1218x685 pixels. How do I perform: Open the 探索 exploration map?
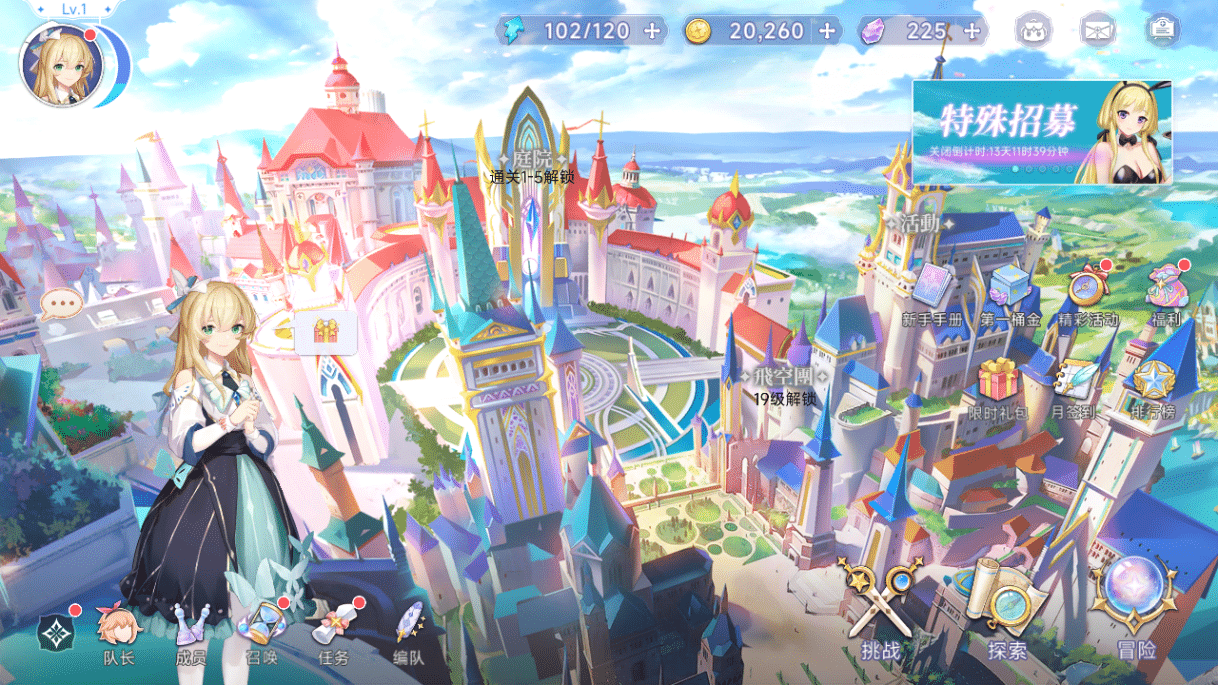point(1006,612)
